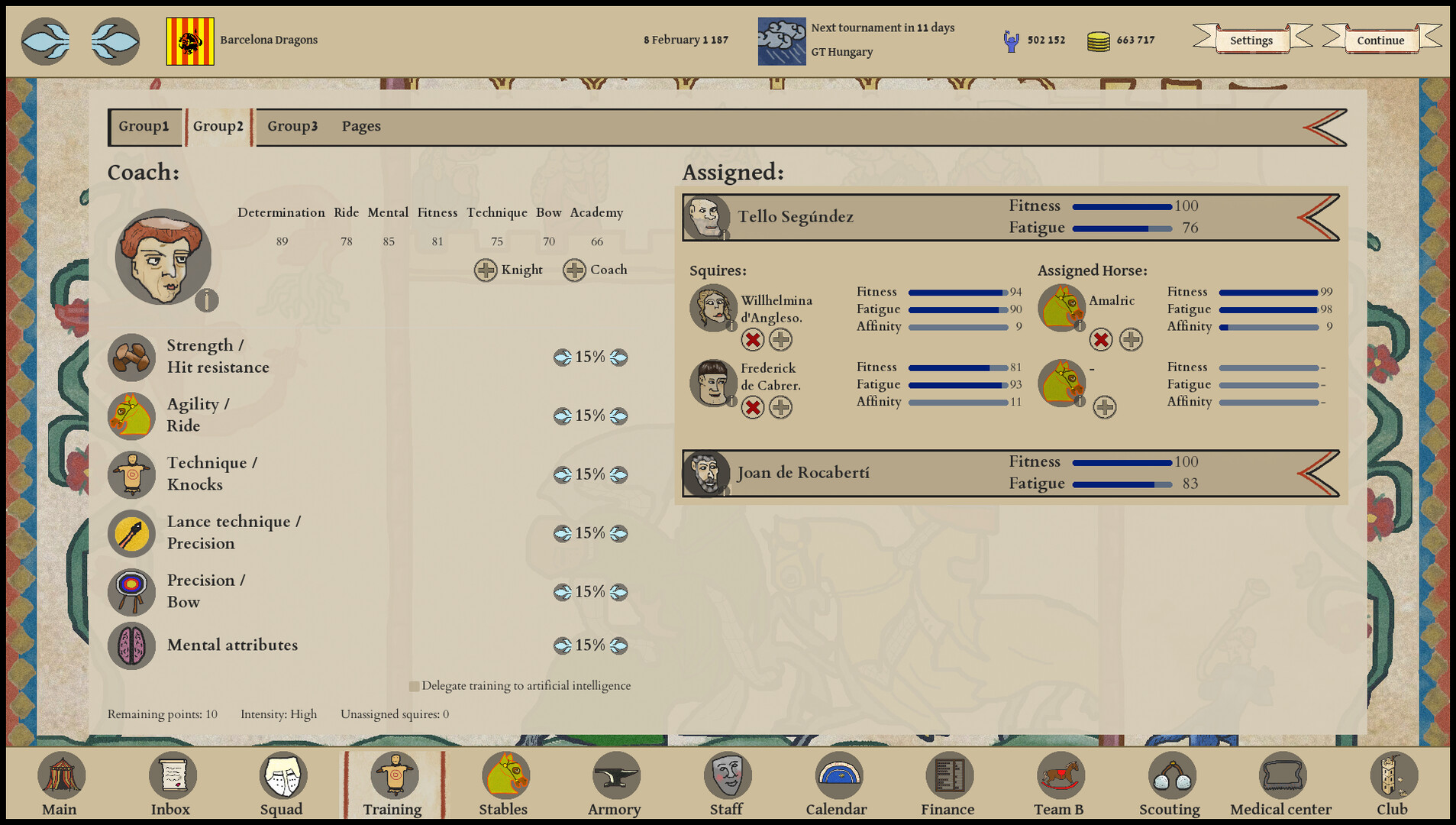Viewport: 1456px width, 825px height.
Task: Switch to the Group3 tab
Action: (292, 126)
